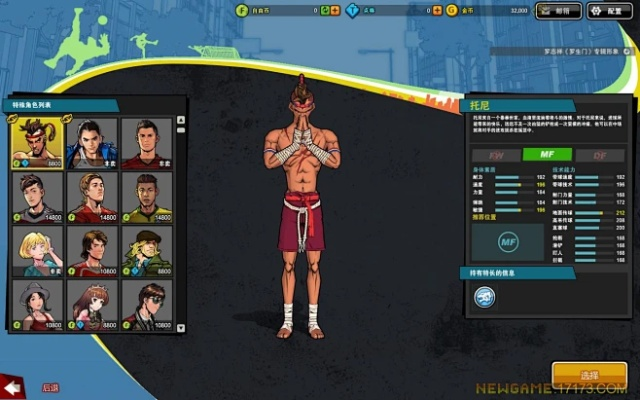
Task: Choose the blue-jacket dark-haired character portrait
Action: (91, 143)
